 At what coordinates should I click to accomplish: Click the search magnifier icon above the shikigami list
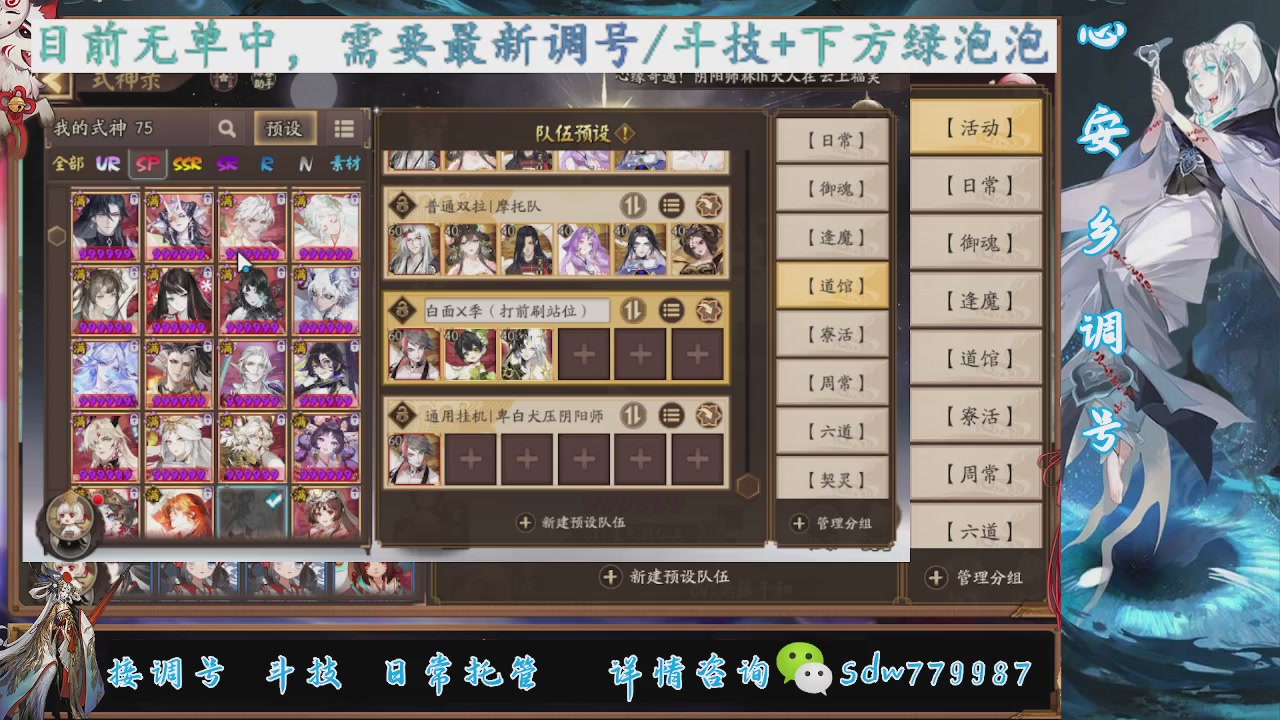point(227,129)
